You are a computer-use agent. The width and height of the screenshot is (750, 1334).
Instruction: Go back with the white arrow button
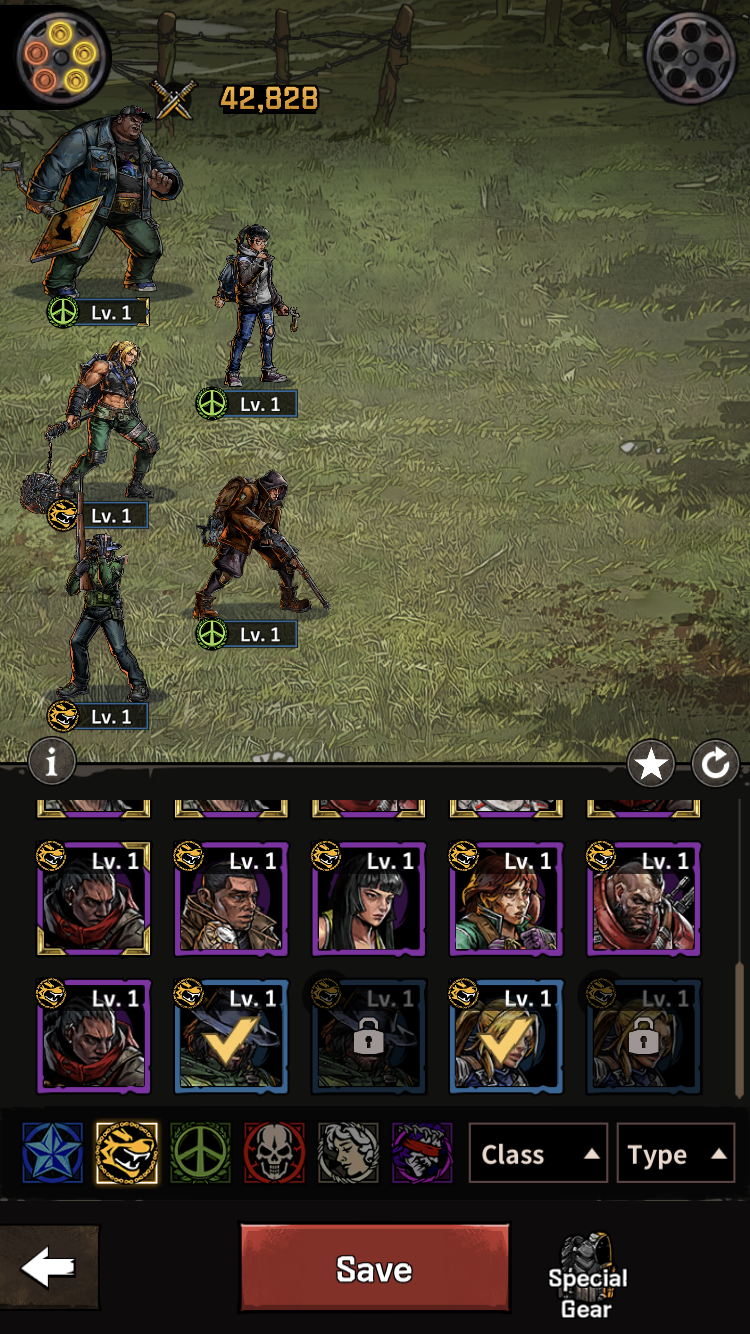[48, 1268]
